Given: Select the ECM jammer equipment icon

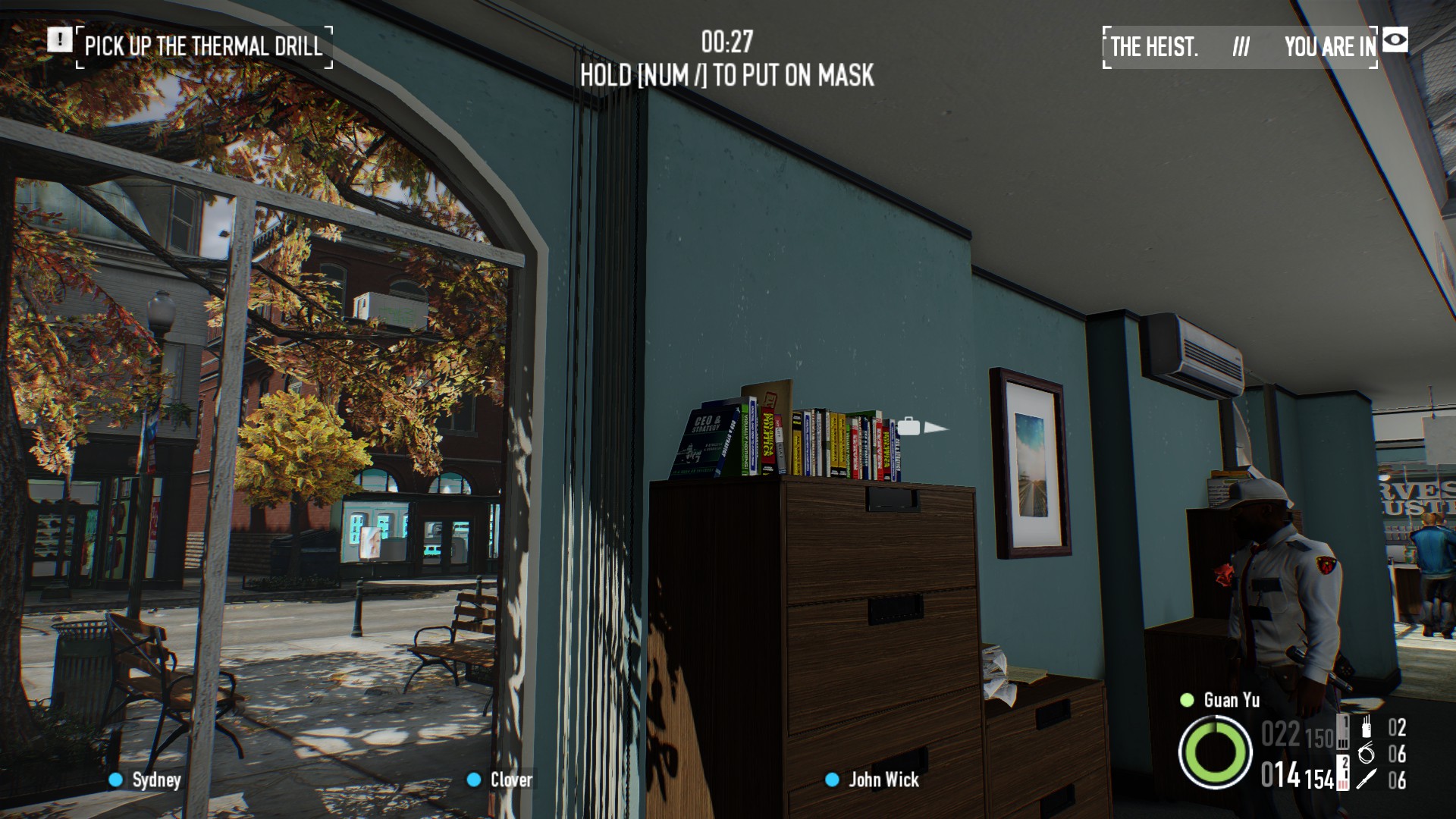Looking at the screenshot, I should [x=1367, y=726].
